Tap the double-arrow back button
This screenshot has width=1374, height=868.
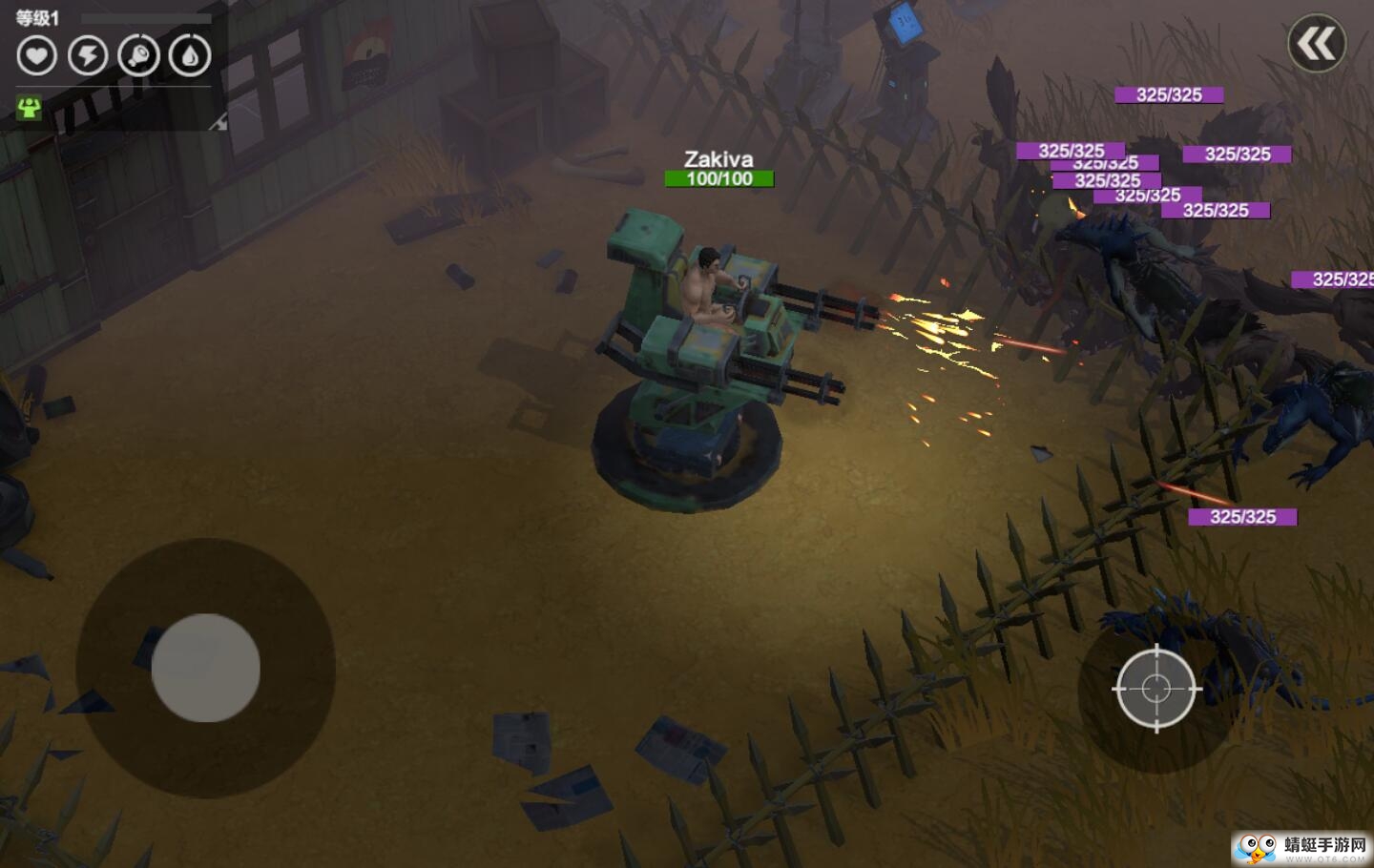click(x=1317, y=44)
